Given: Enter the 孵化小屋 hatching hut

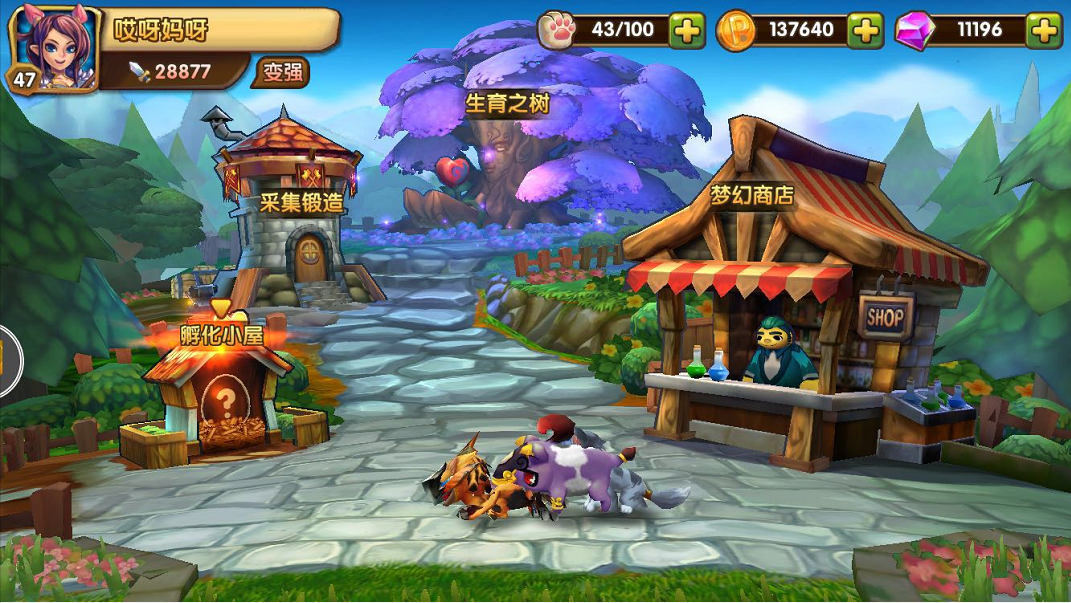Looking at the screenshot, I should pos(222,390).
